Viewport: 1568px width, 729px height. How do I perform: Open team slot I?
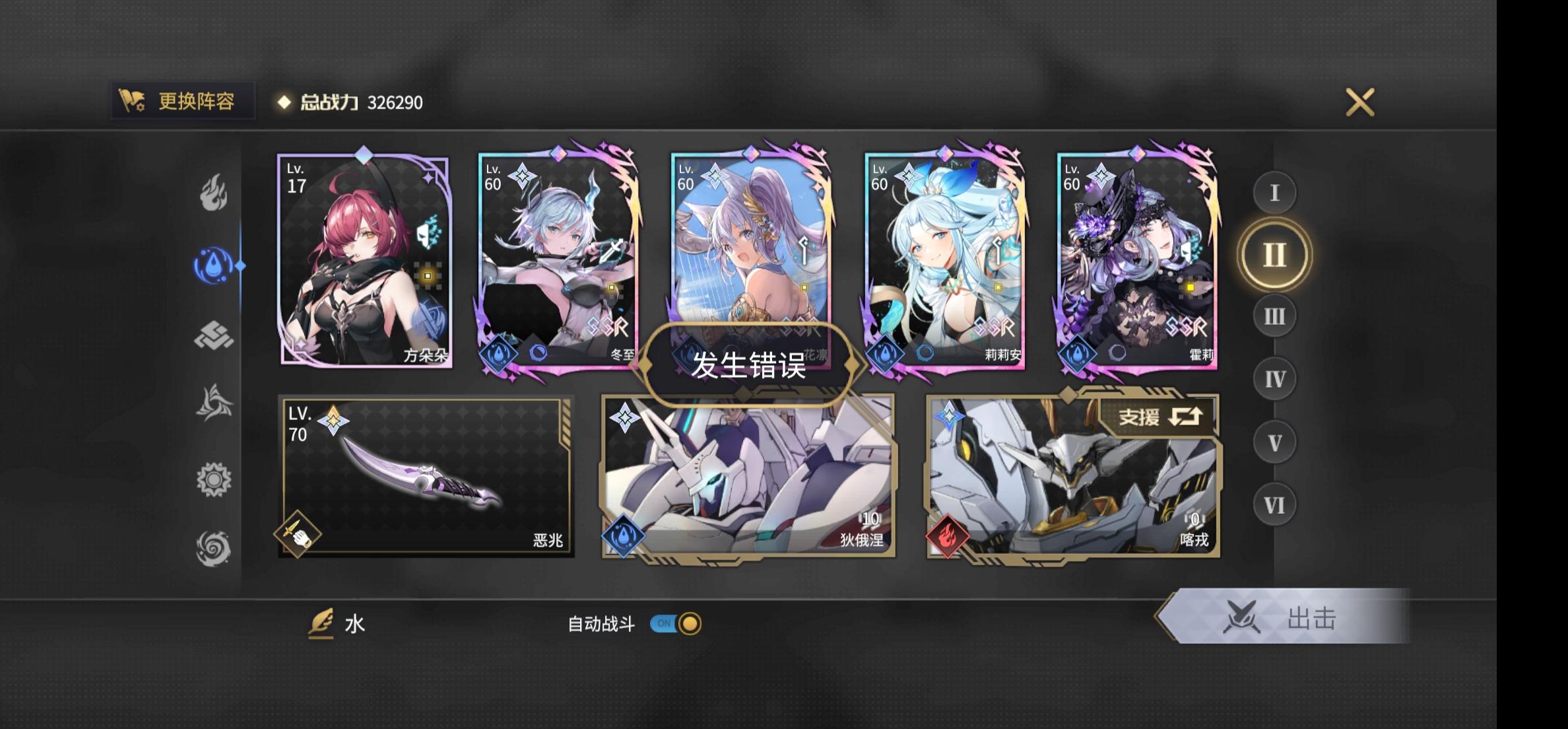tap(1274, 194)
